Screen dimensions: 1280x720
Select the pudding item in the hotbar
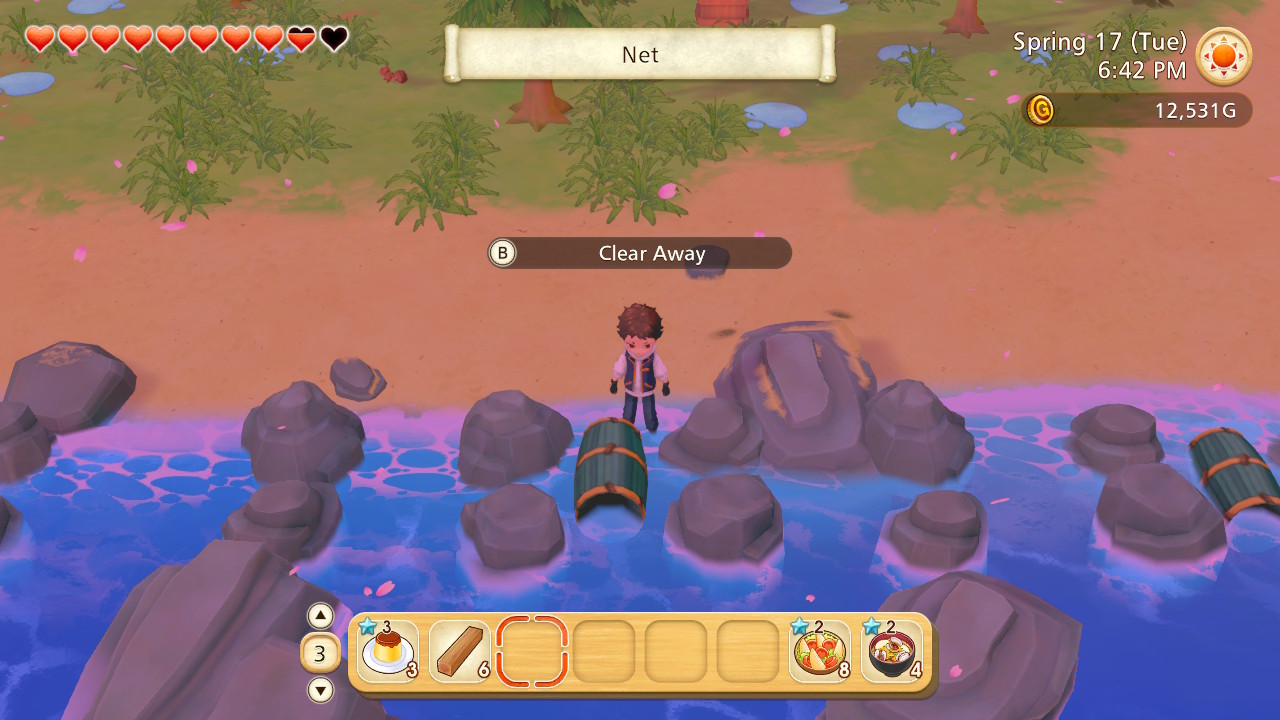[386, 652]
